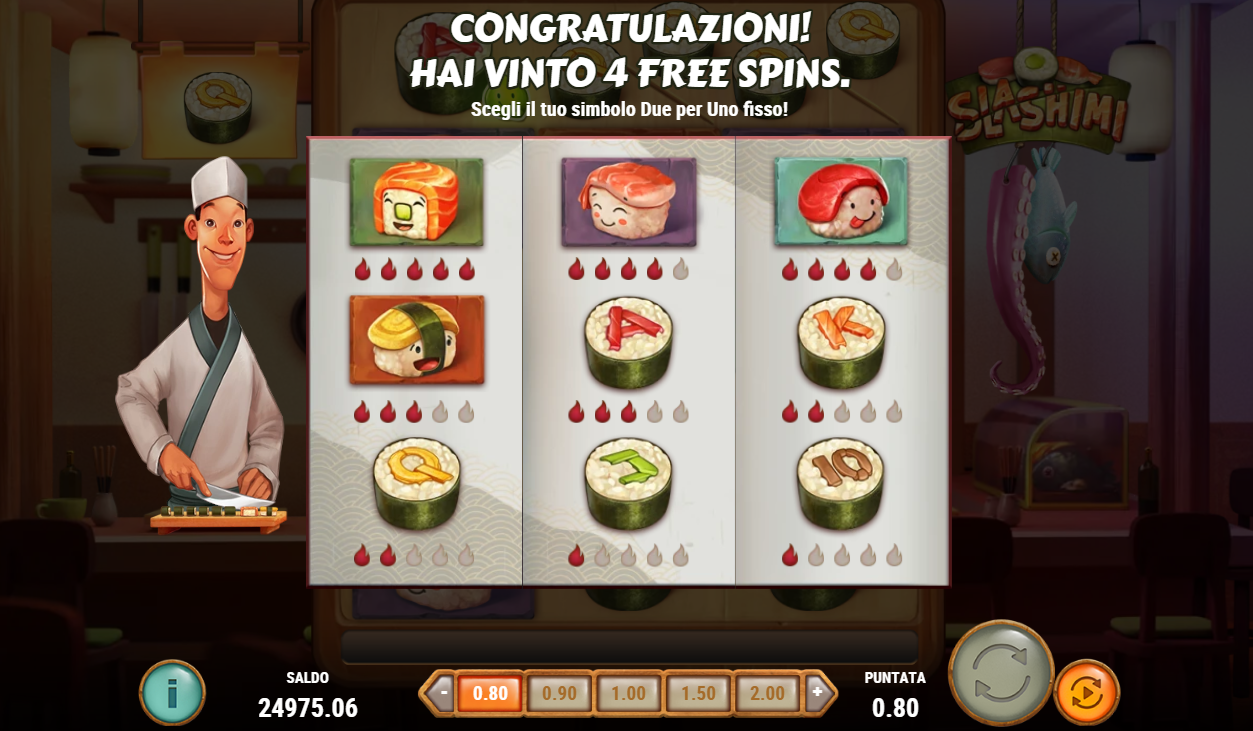Select the shrimp nigiri symbol
Image resolution: width=1253 pixels, height=731 pixels.
(x=628, y=202)
